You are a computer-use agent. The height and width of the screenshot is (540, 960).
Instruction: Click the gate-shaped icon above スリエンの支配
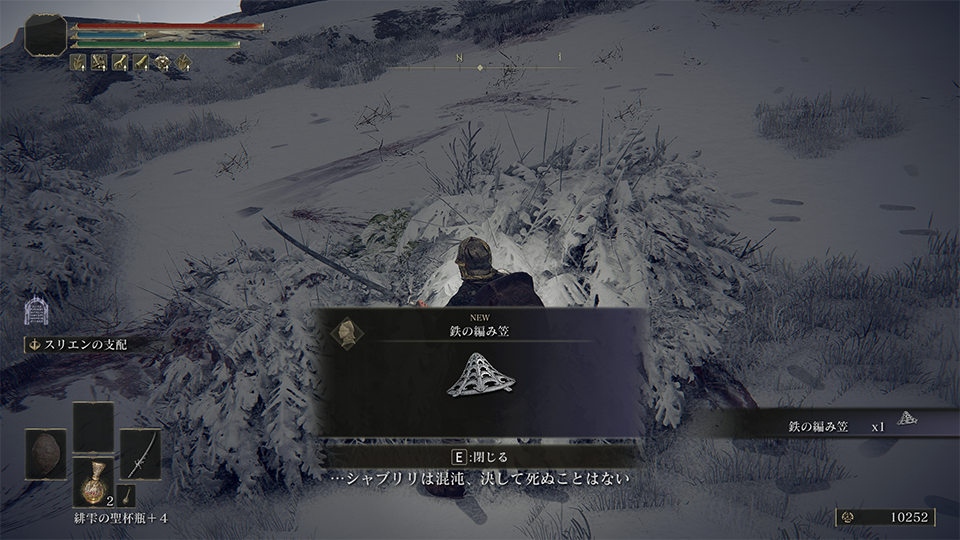34,312
